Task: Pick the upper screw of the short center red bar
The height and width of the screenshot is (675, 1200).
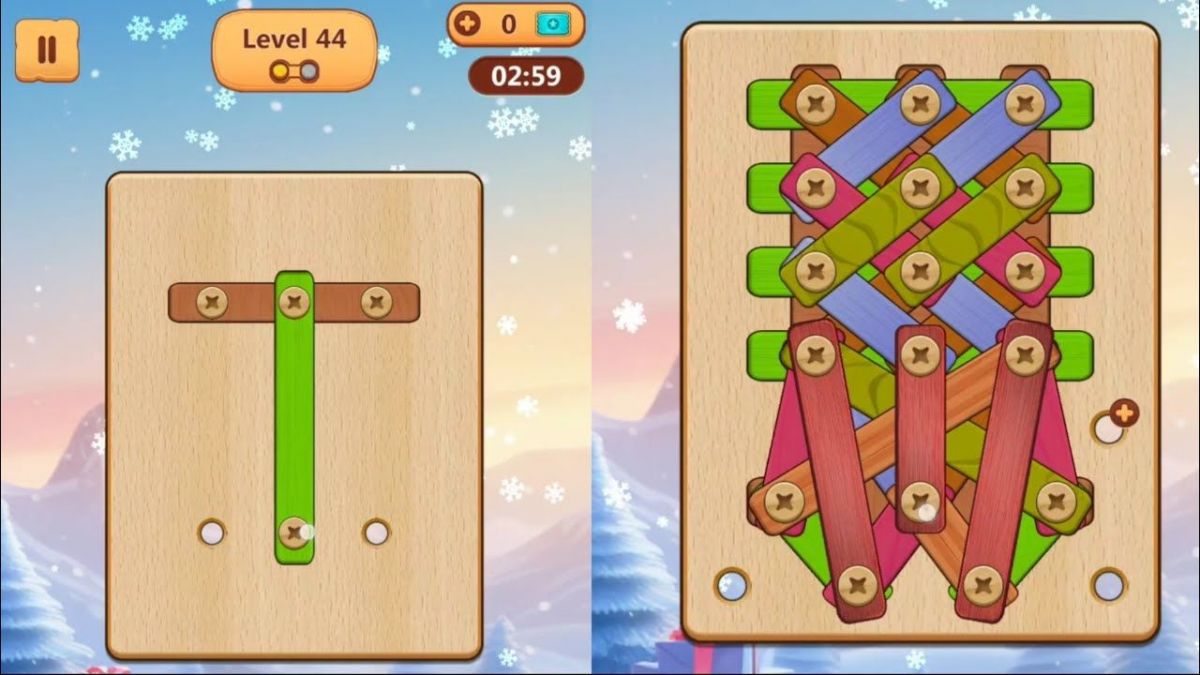Action: point(919,353)
